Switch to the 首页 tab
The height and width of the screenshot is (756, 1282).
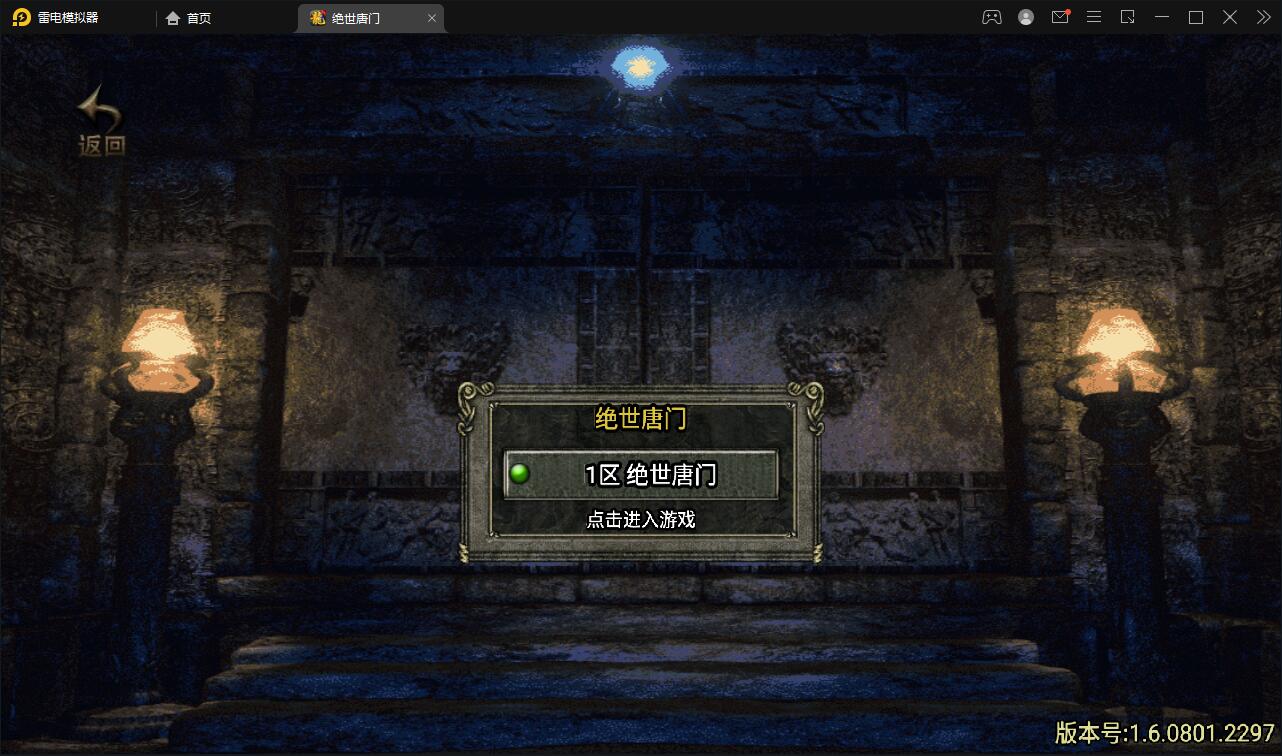(189, 17)
